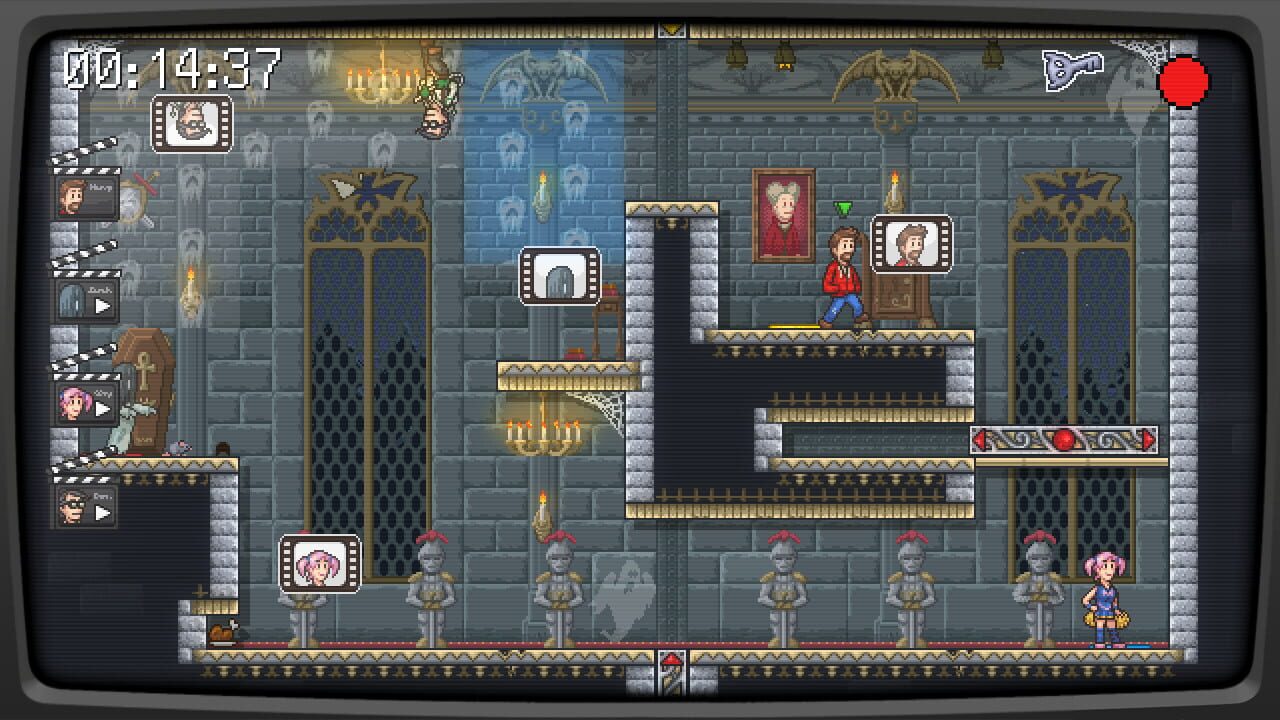Click the right arrow of the rail mechanism
This screenshot has height=720, width=1280.
click(1148, 438)
